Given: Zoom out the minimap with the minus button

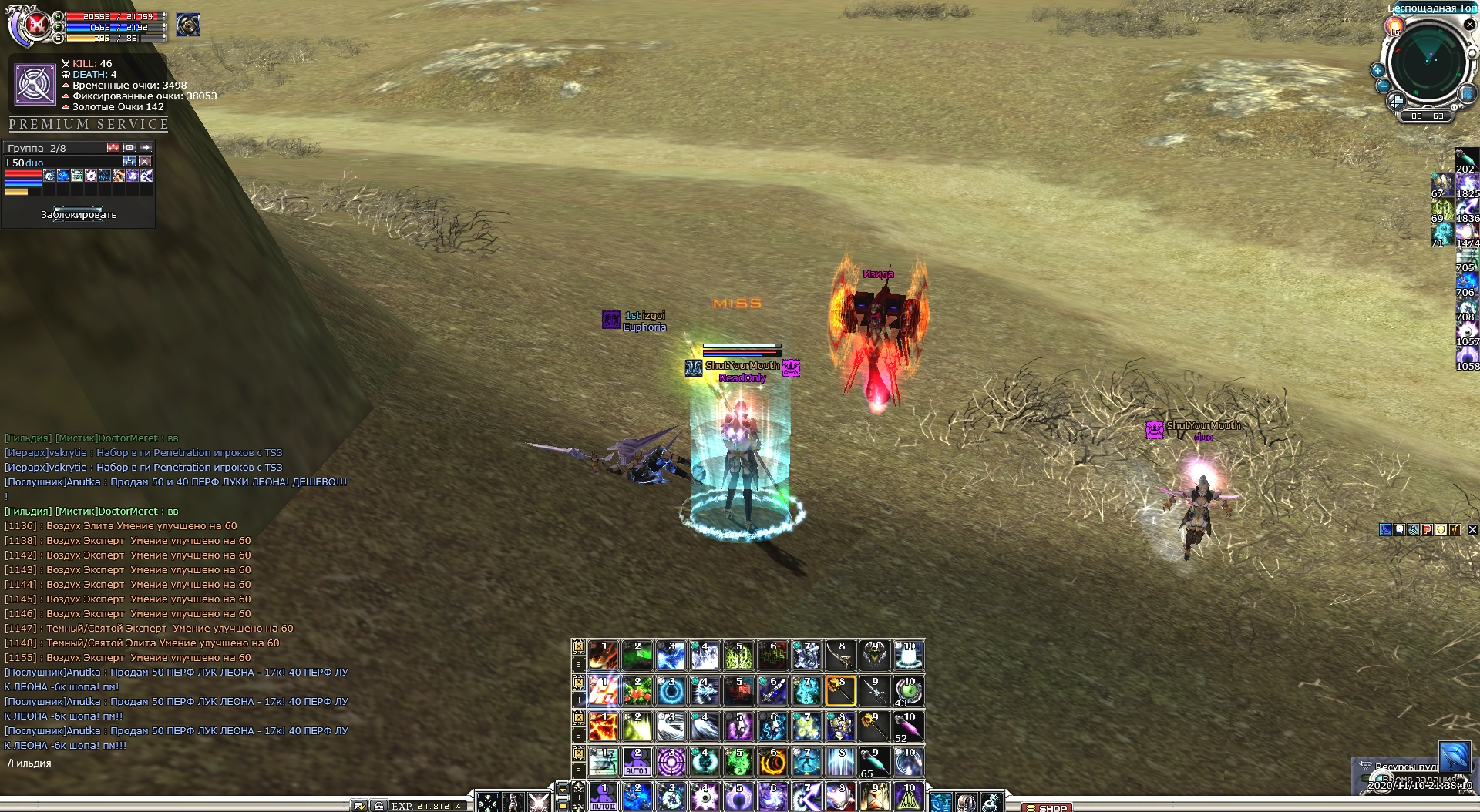Looking at the screenshot, I should pos(1383,86).
